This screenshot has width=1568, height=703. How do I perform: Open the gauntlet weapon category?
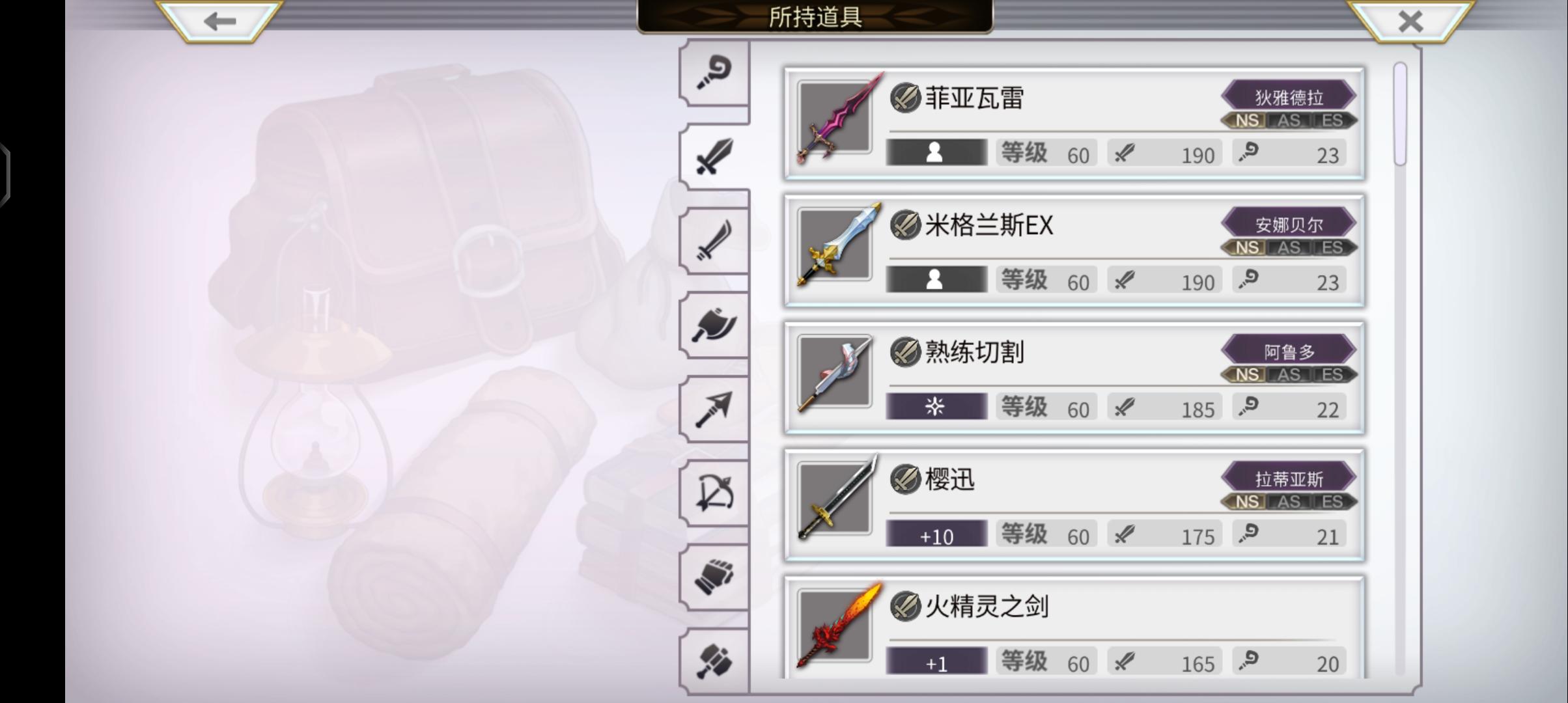[x=714, y=579]
